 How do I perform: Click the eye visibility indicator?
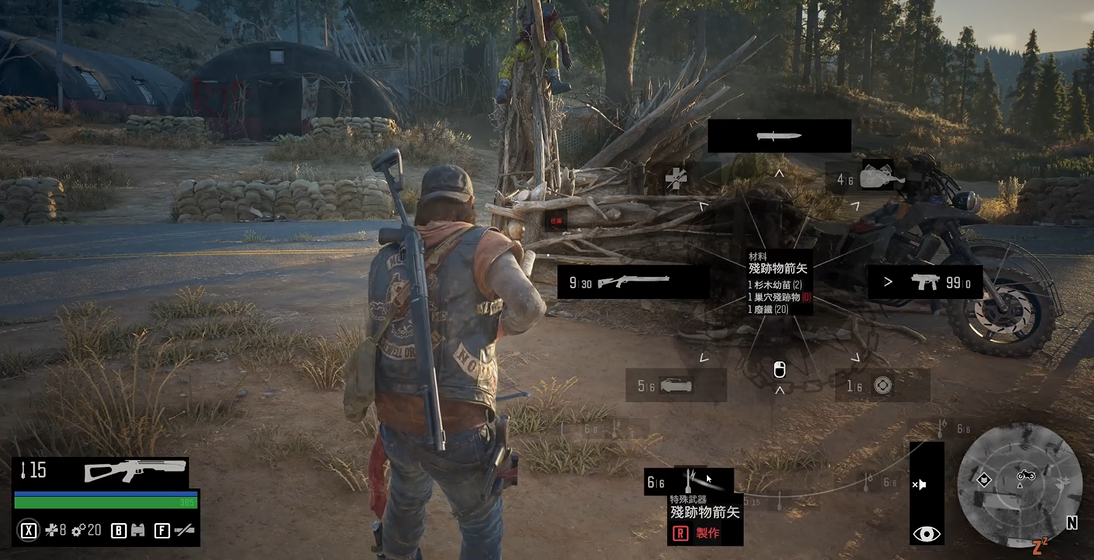[x=926, y=534]
